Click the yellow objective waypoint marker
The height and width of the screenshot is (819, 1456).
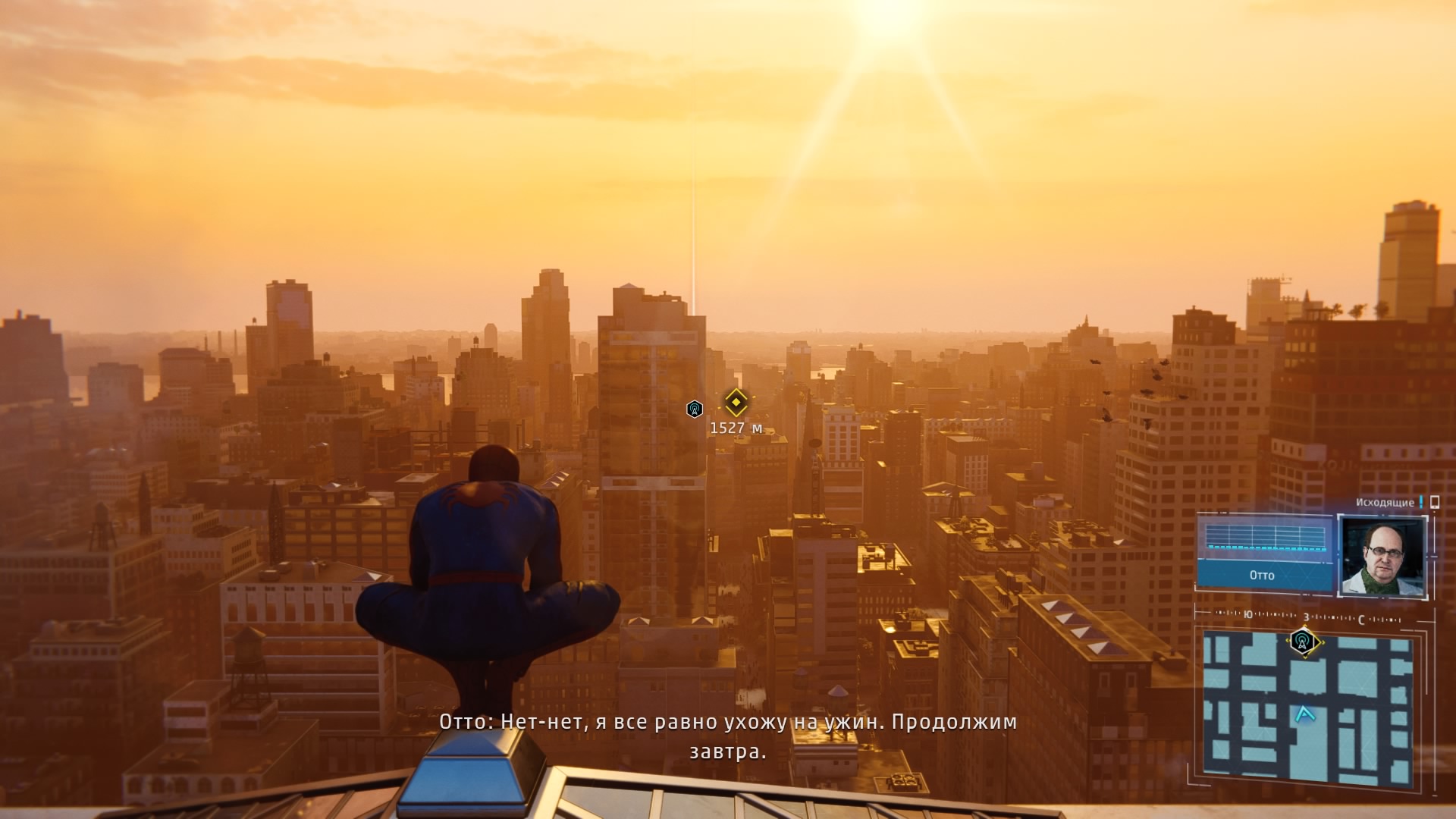(736, 402)
